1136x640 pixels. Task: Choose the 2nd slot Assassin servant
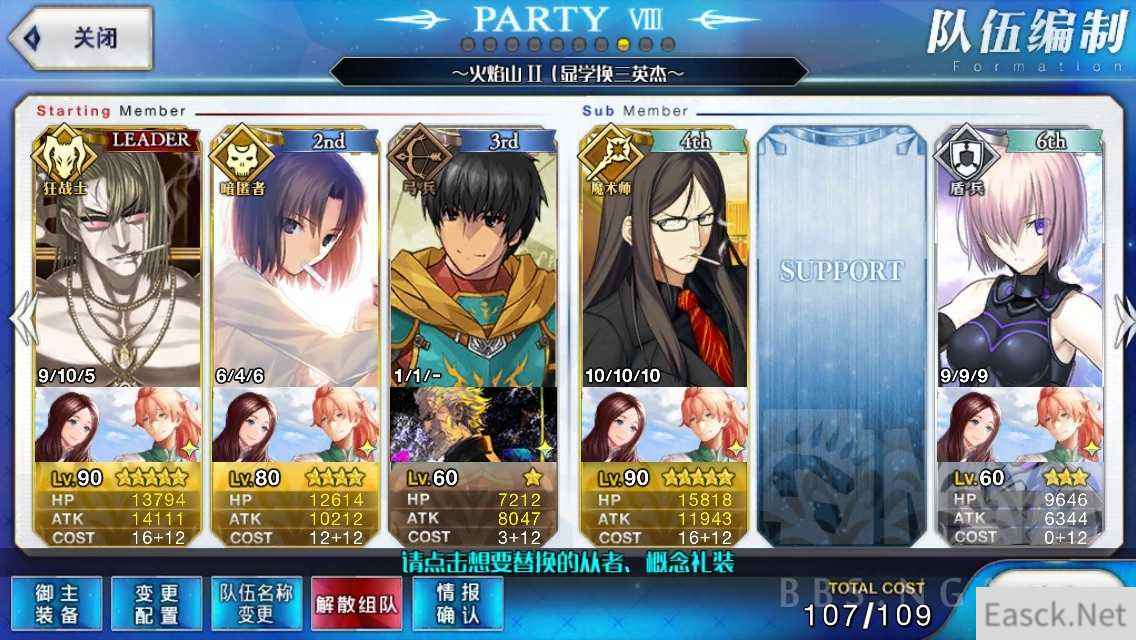(x=295, y=260)
